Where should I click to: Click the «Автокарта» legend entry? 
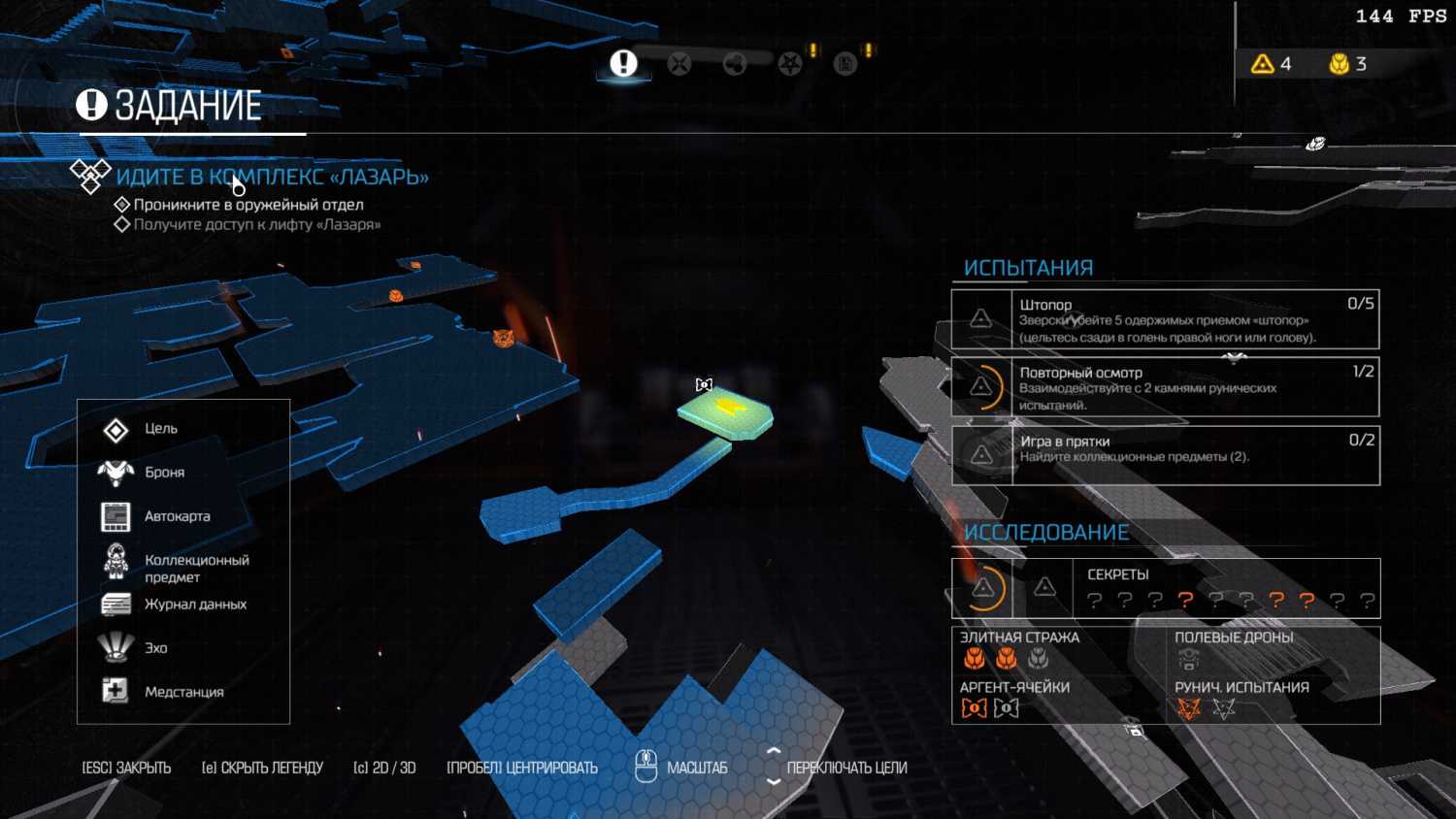tap(177, 516)
